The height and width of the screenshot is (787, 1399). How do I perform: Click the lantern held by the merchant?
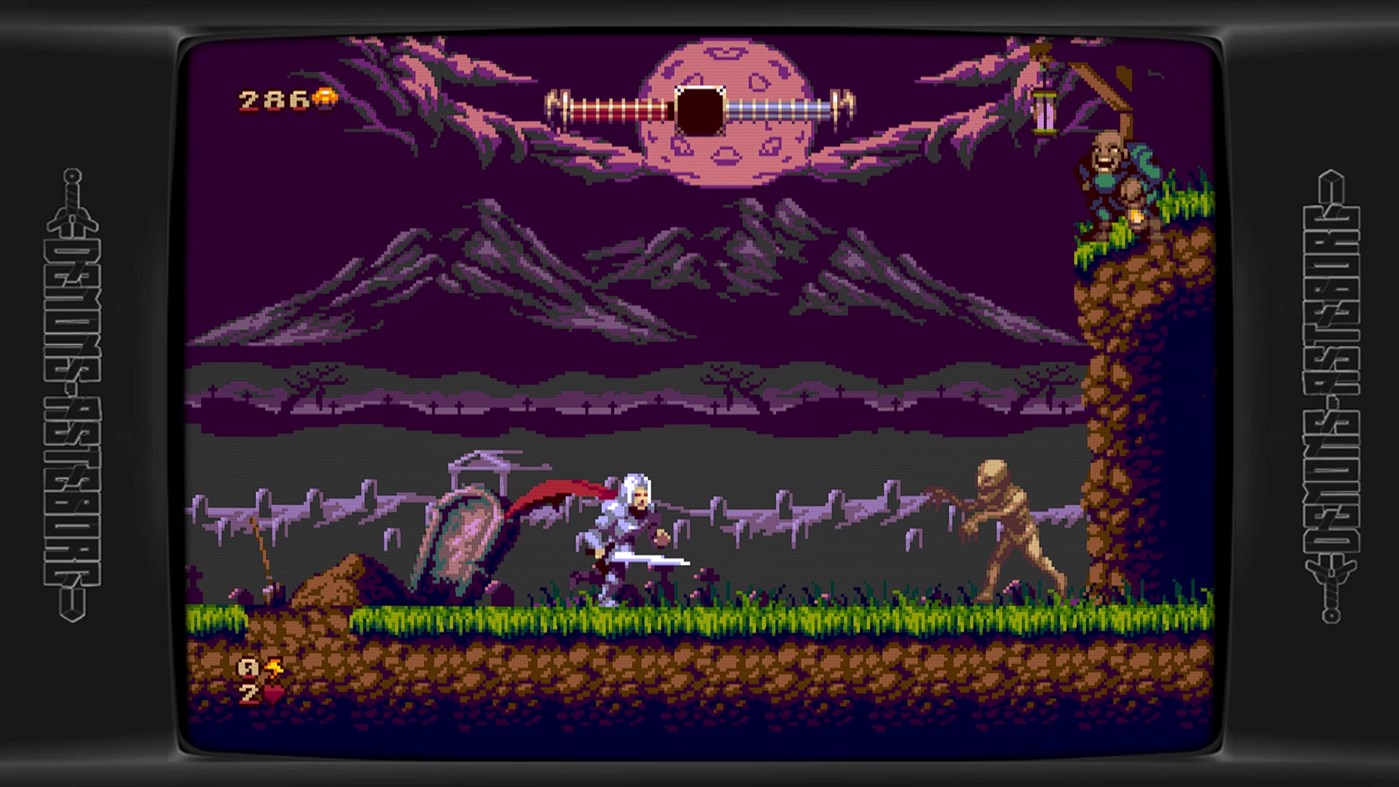pyautogui.click(x=1136, y=214)
